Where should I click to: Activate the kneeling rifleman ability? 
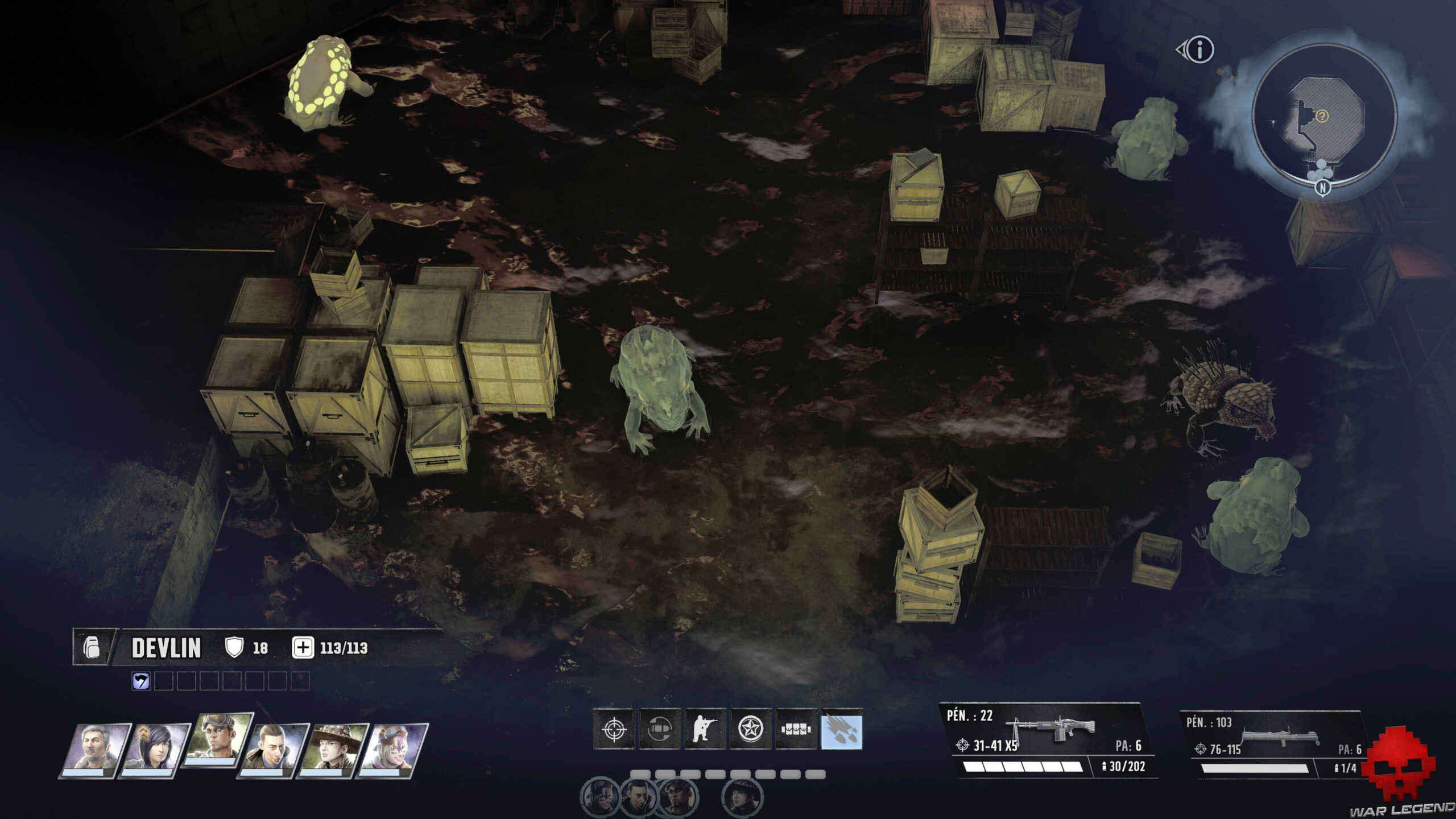(x=705, y=729)
